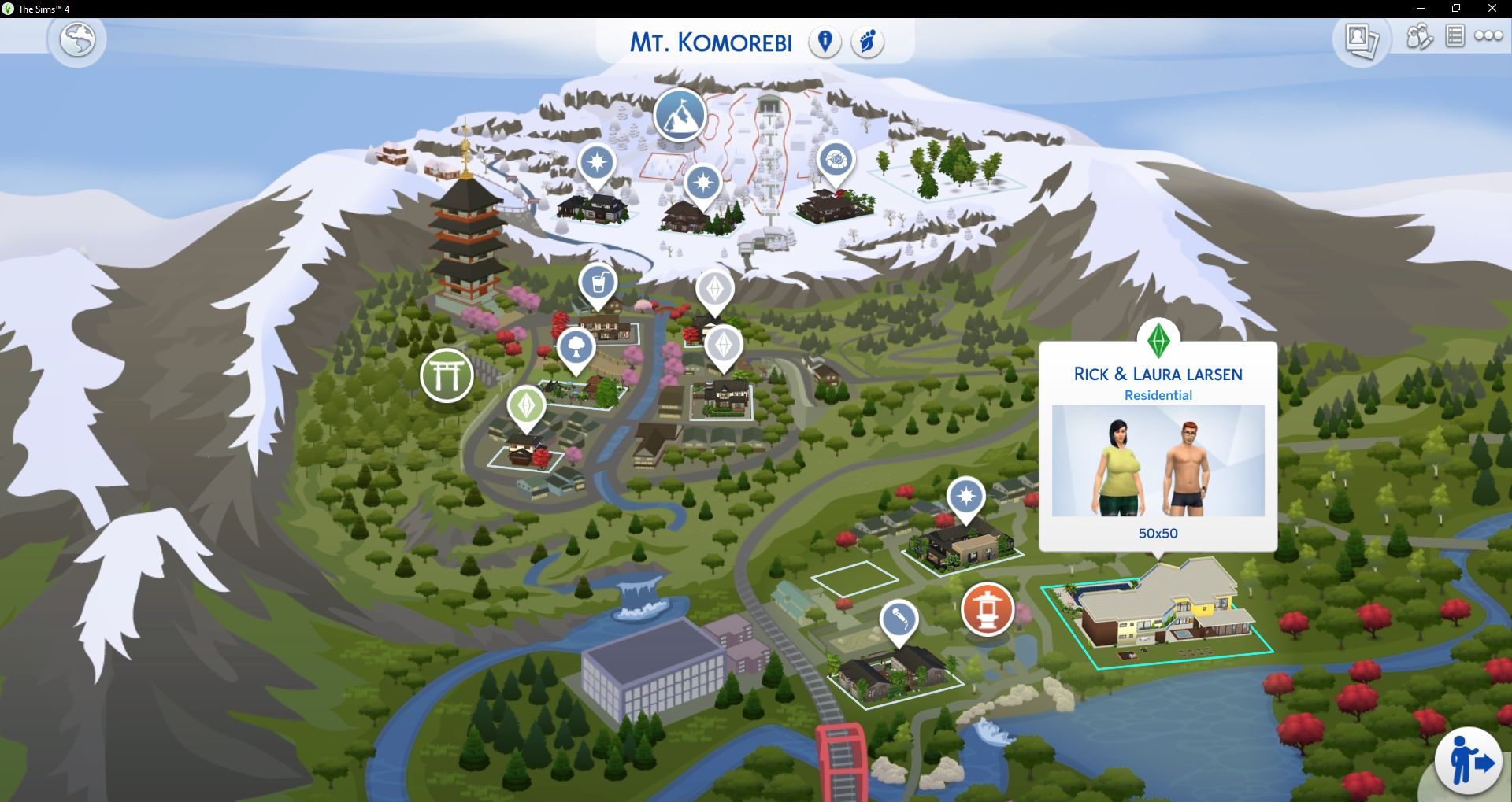This screenshot has width=1512, height=802.
Task: Click the mountain peak excursion map marker
Action: pyautogui.click(x=680, y=116)
